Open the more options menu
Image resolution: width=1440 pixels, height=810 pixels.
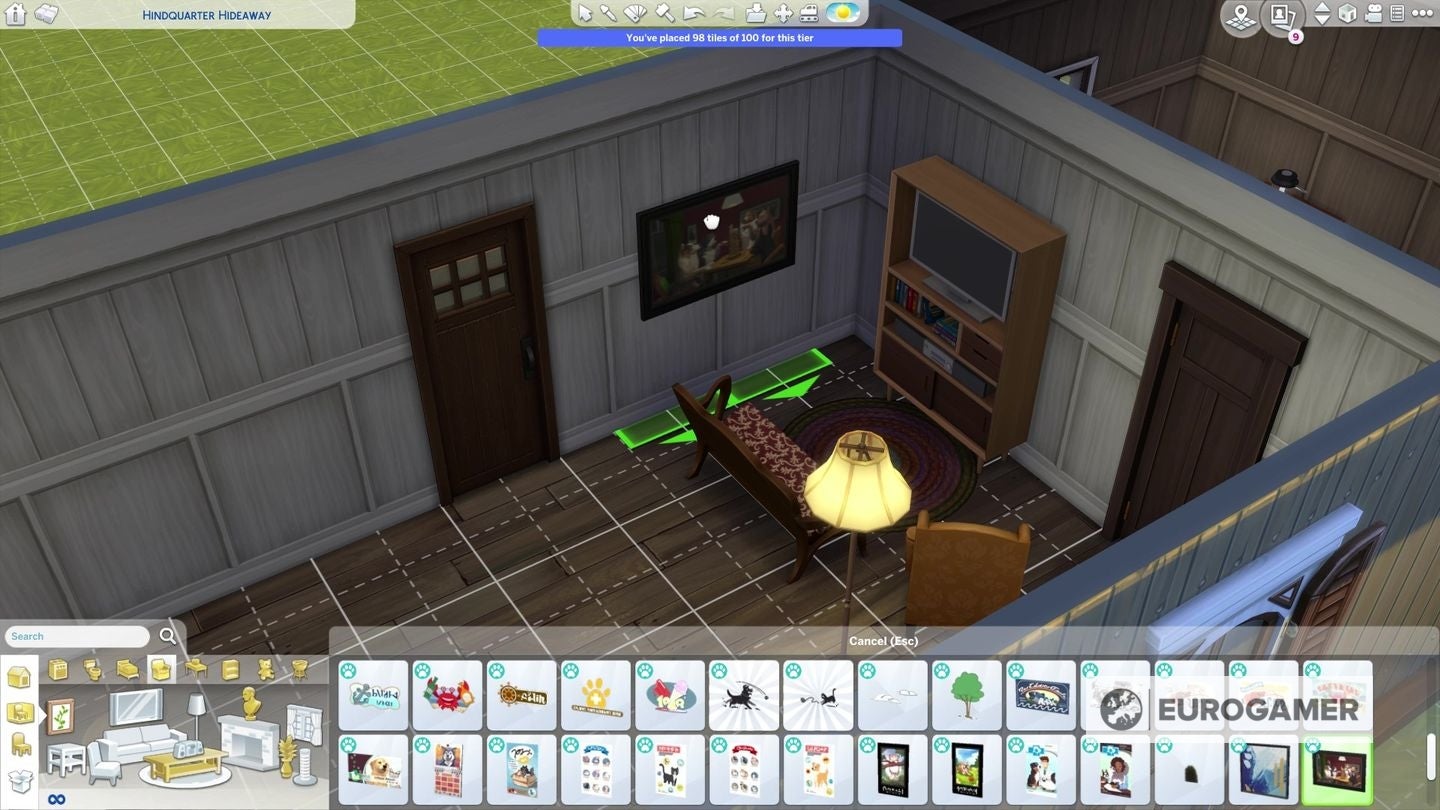click(x=1423, y=13)
